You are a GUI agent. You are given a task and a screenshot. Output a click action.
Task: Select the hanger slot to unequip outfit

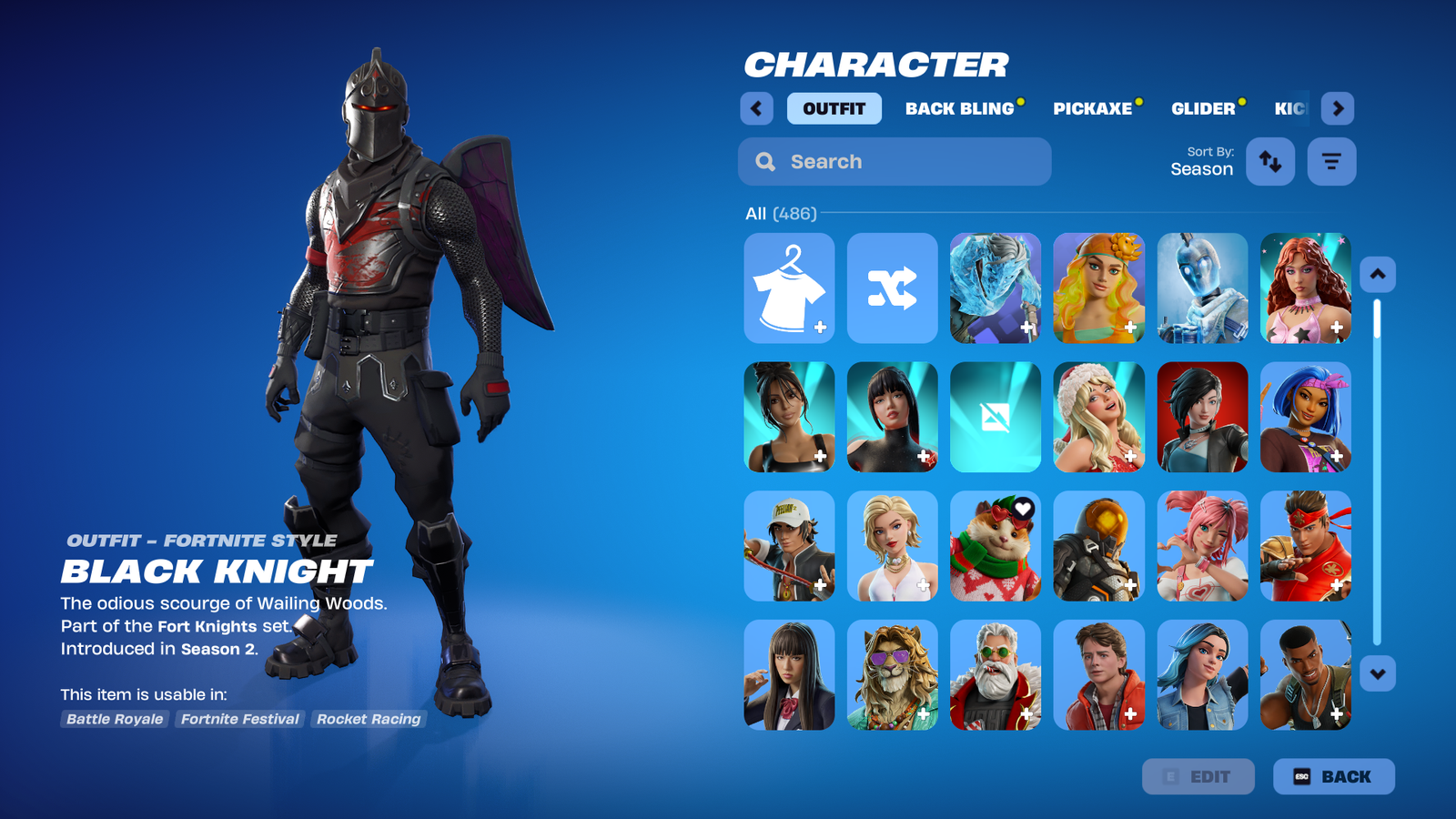coord(788,288)
